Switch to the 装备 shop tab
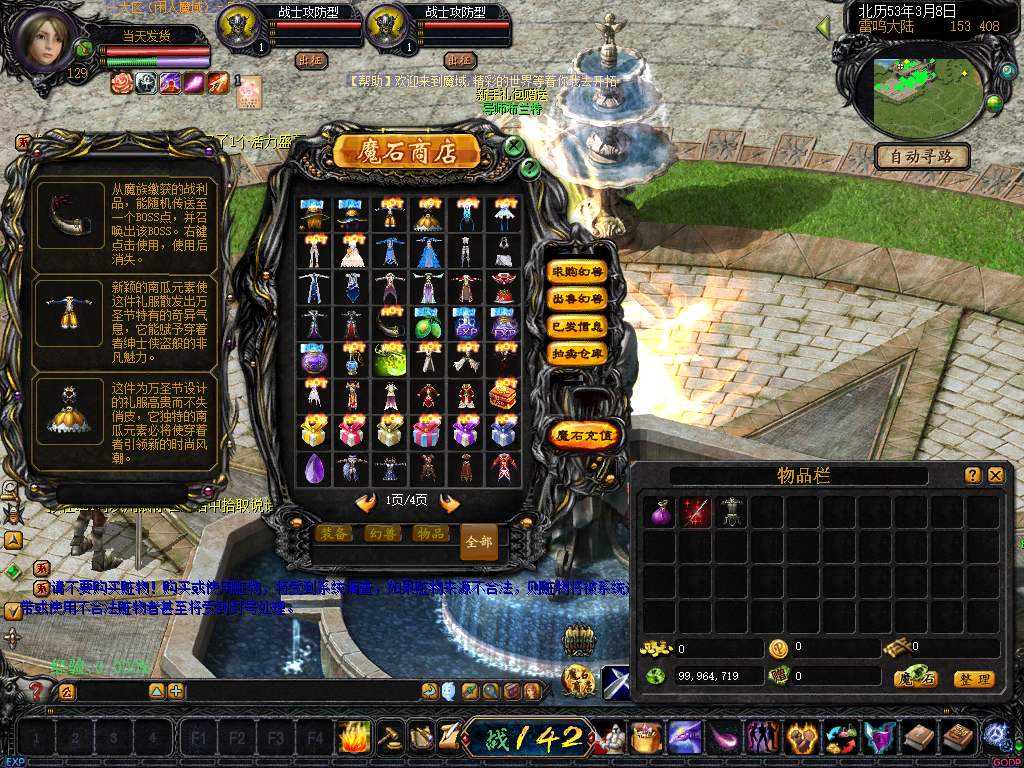 tap(333, 534)
